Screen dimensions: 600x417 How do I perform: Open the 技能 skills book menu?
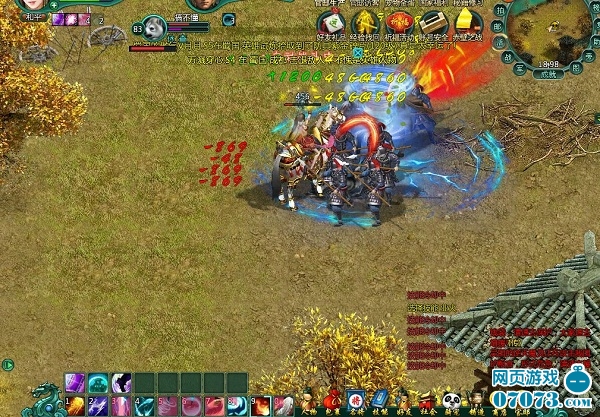coord(380,402)
